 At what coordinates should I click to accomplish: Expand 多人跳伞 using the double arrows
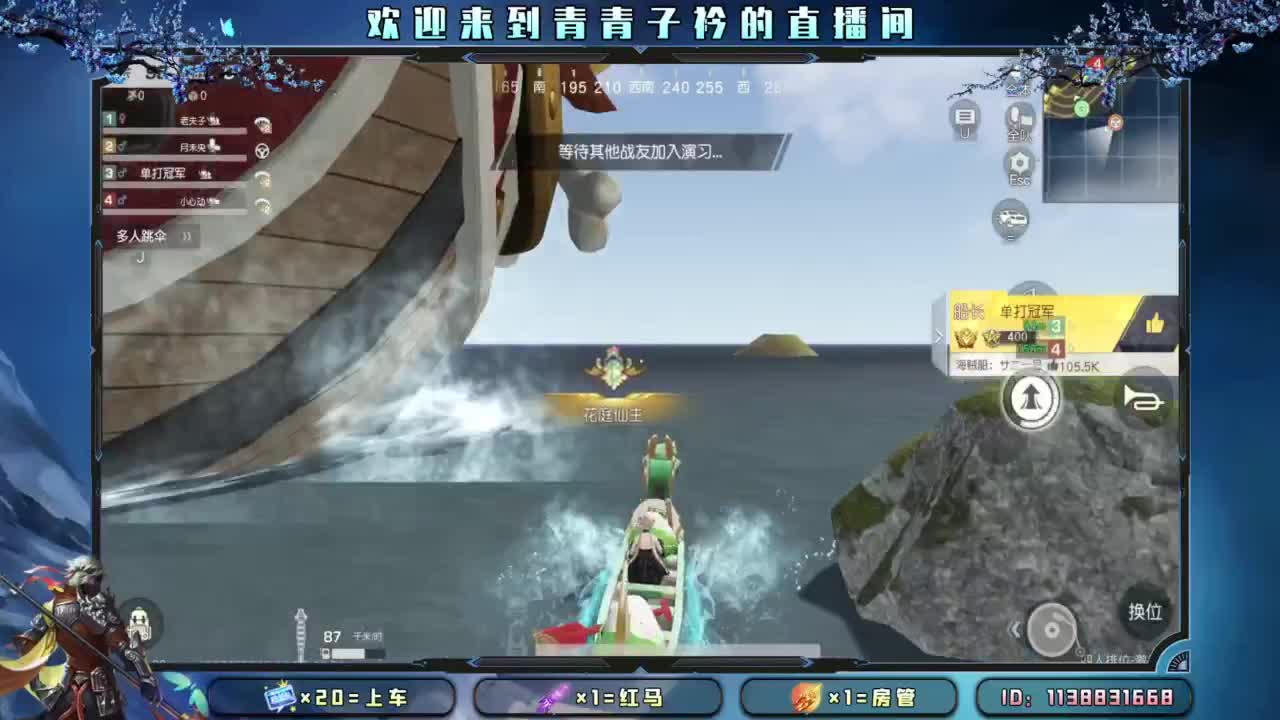186,236
